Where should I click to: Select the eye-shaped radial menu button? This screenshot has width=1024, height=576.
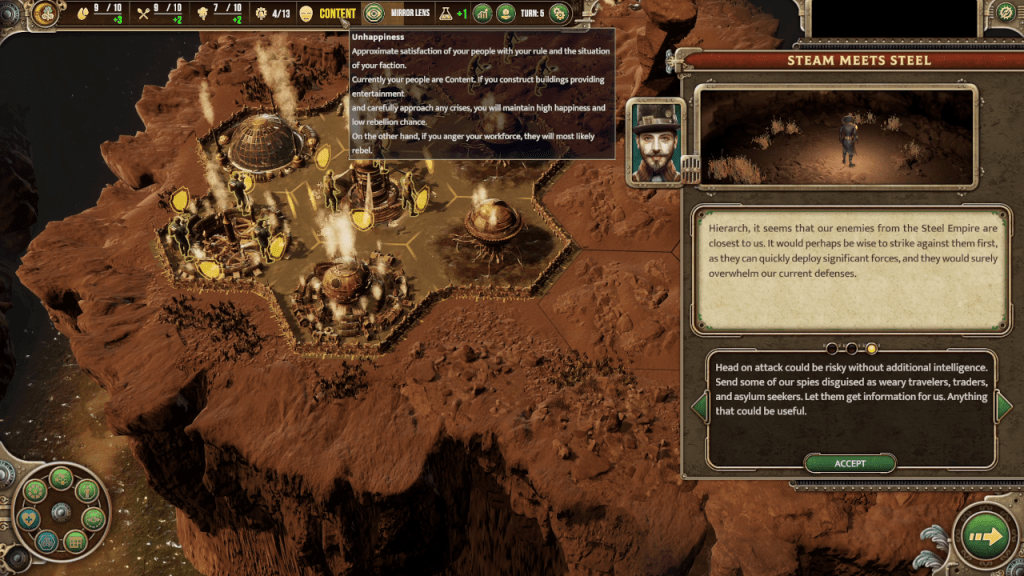click(93, 518)
